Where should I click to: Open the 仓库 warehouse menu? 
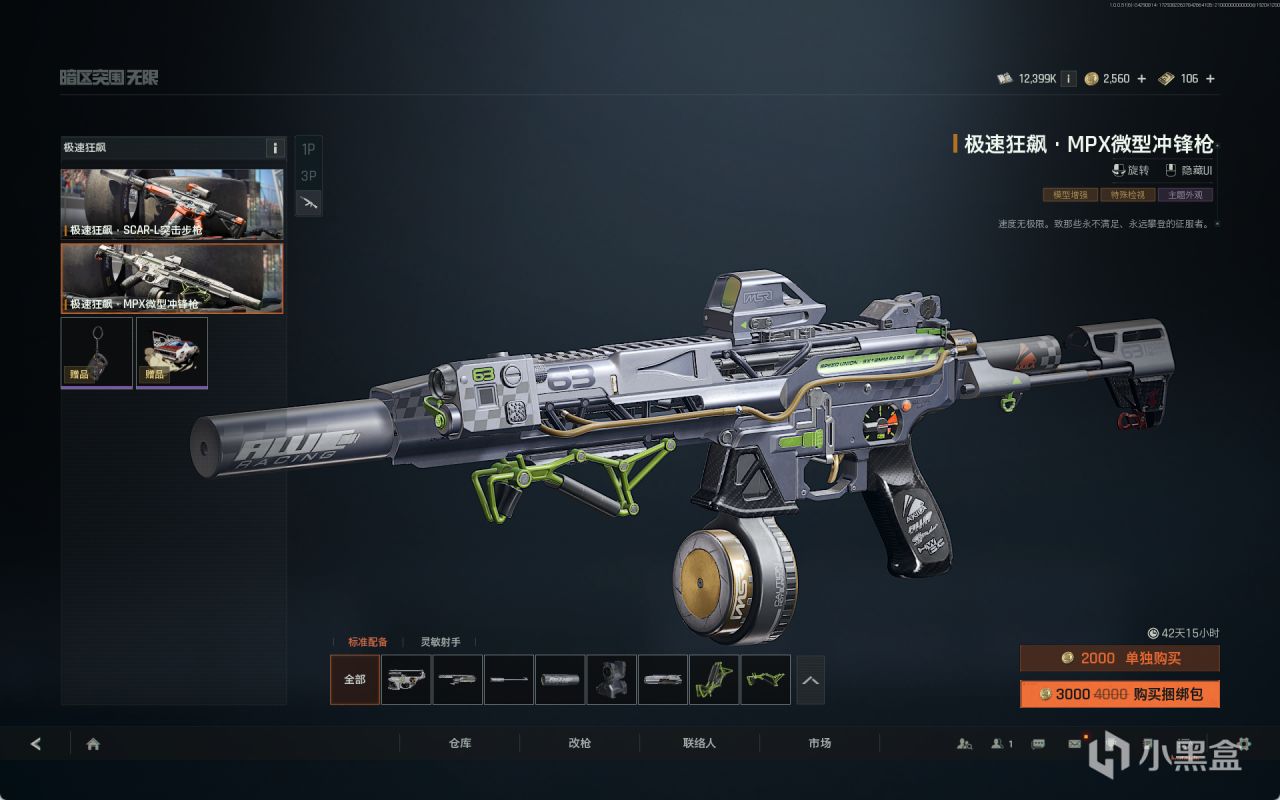pyautogui.click(x=460, y=744)
